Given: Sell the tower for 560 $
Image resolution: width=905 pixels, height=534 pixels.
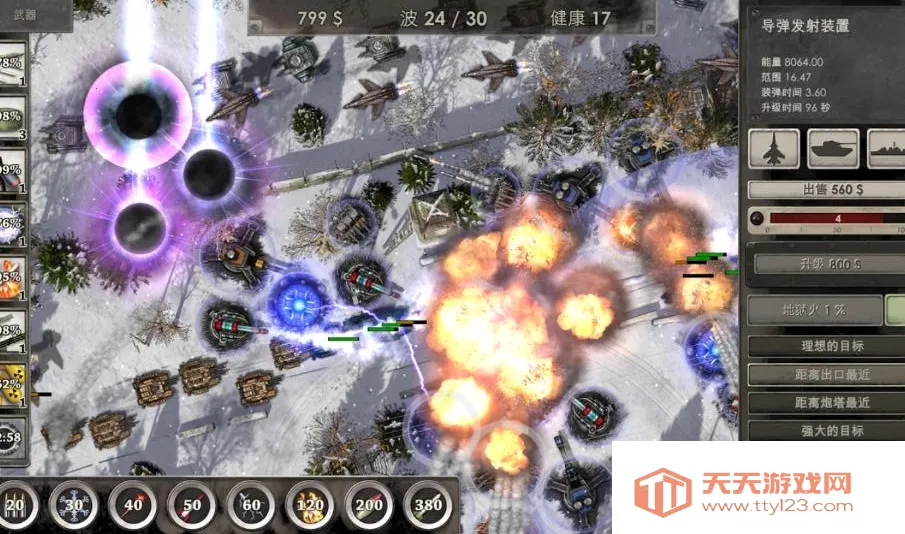Looking at the screenshot, I should (x=819, y=189).
